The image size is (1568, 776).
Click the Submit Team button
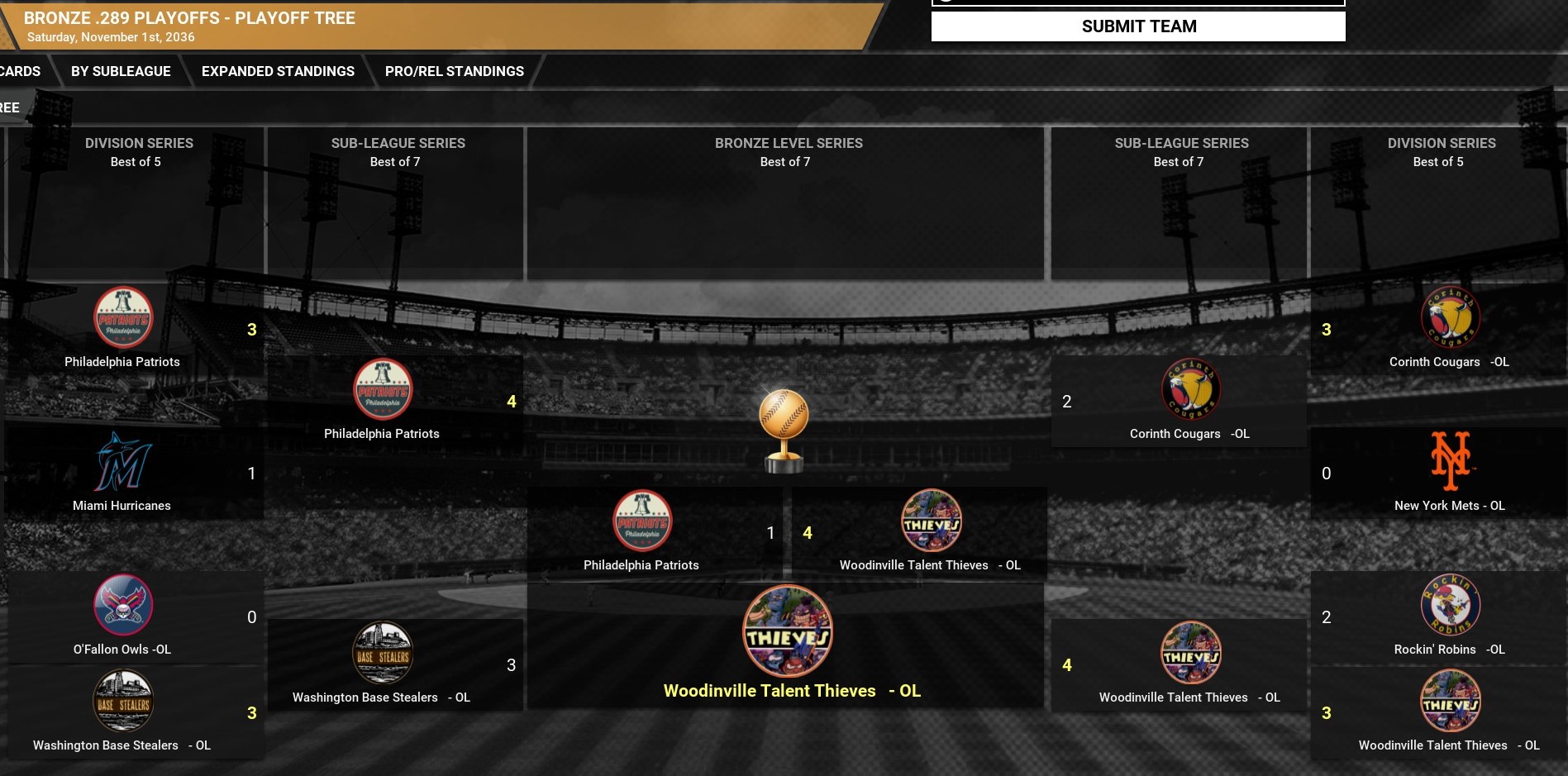(x=1138, y=26)
